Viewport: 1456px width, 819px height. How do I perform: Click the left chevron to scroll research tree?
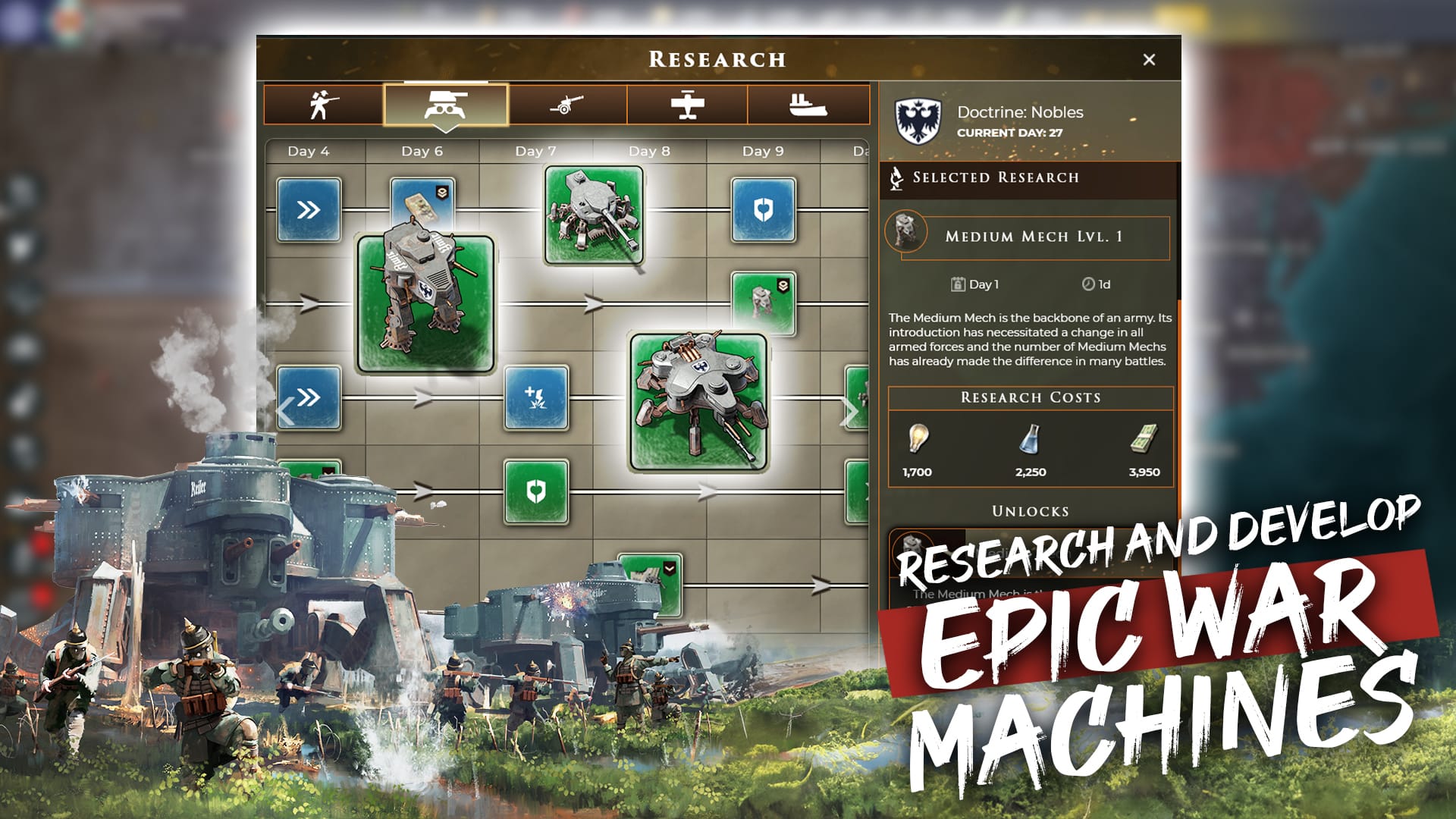pos(284,409)
